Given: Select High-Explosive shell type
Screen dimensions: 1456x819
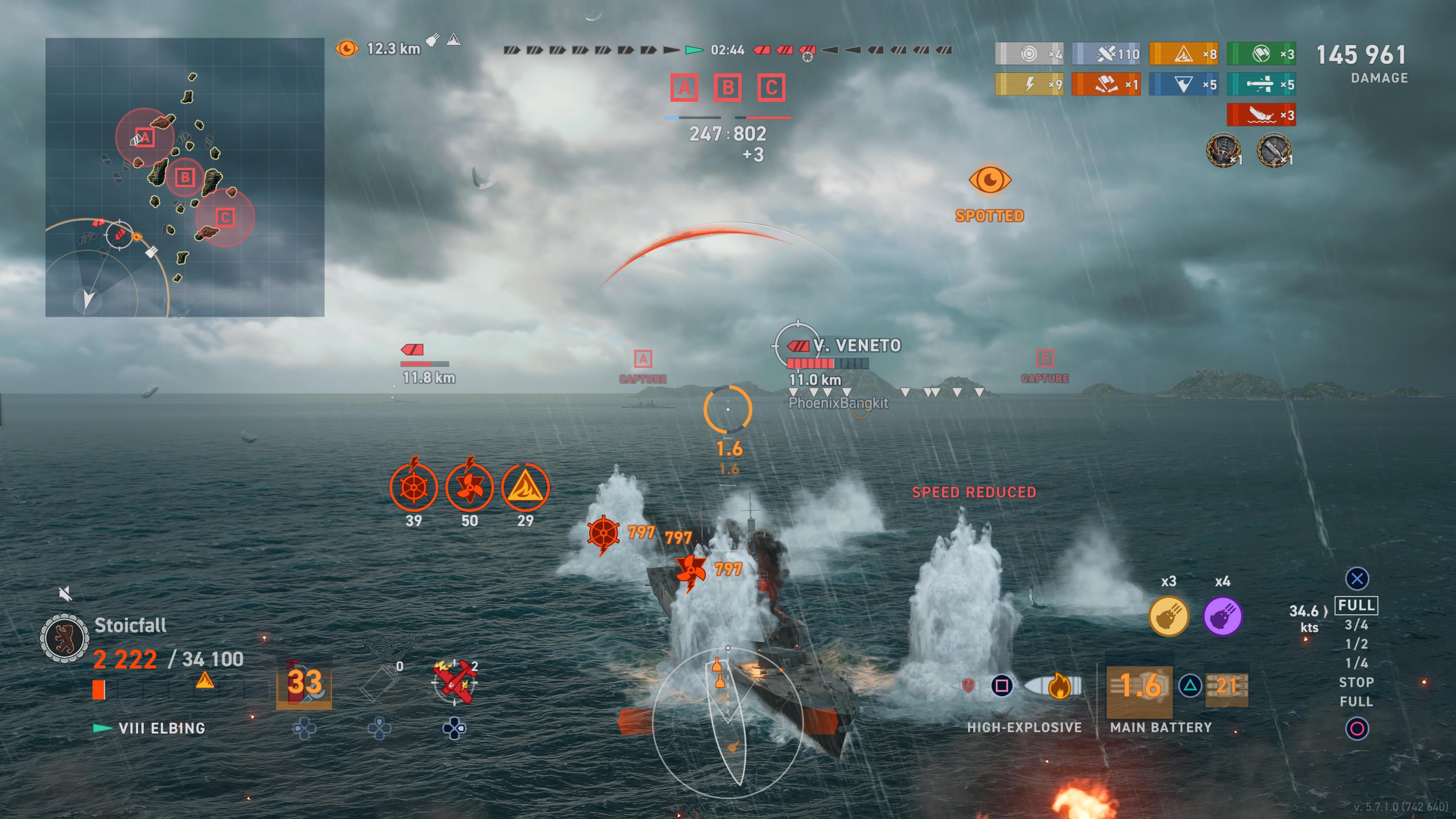Looking at the screenshot, I should point(1053,686).
